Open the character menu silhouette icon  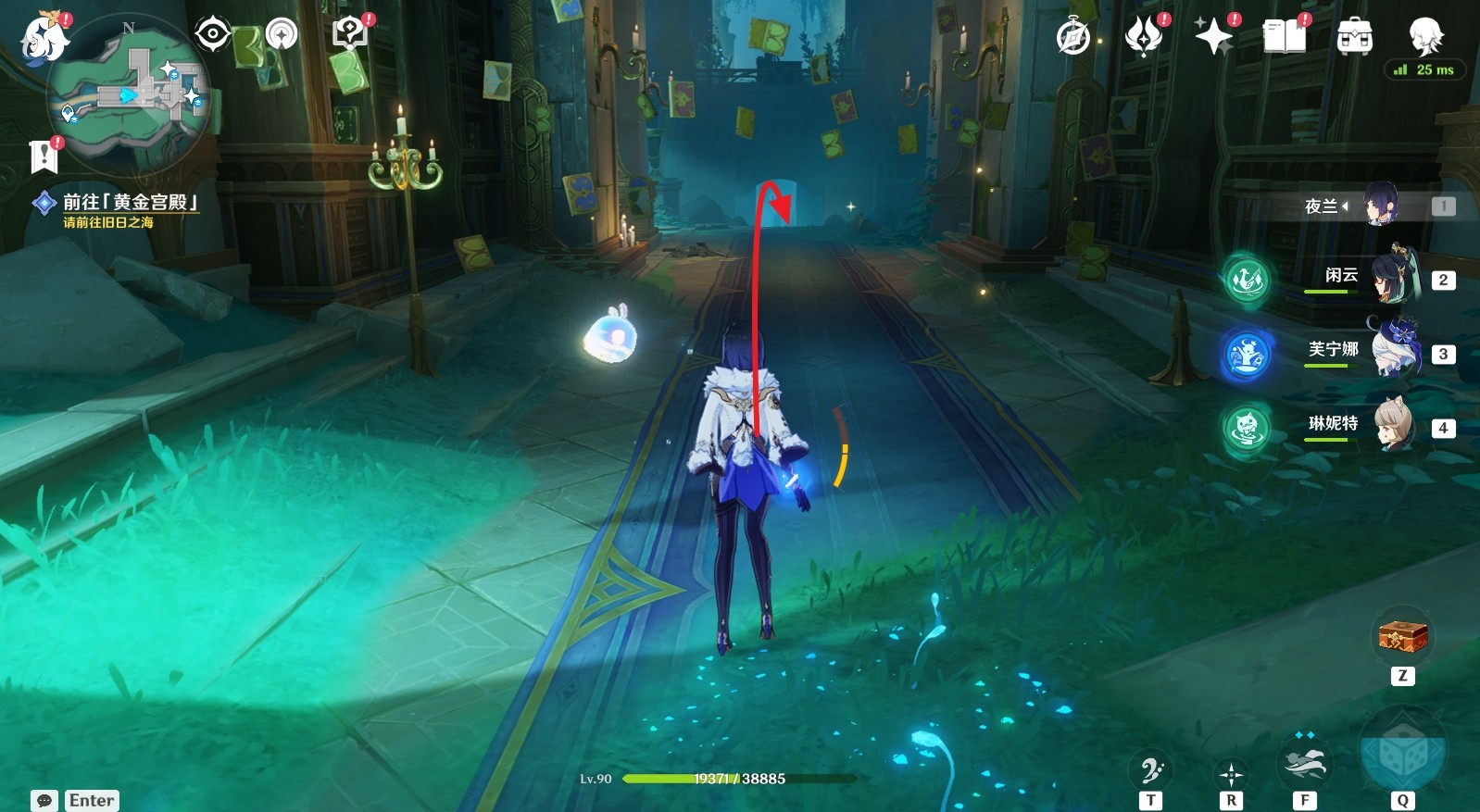click(x=1425, y=37)
